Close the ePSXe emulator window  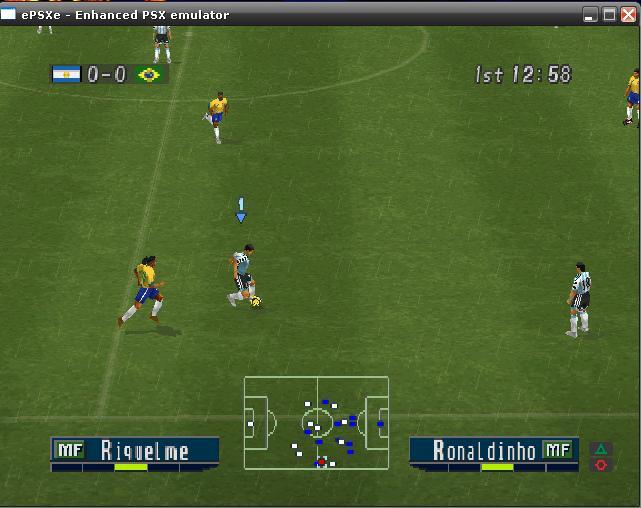pos(628,15)
